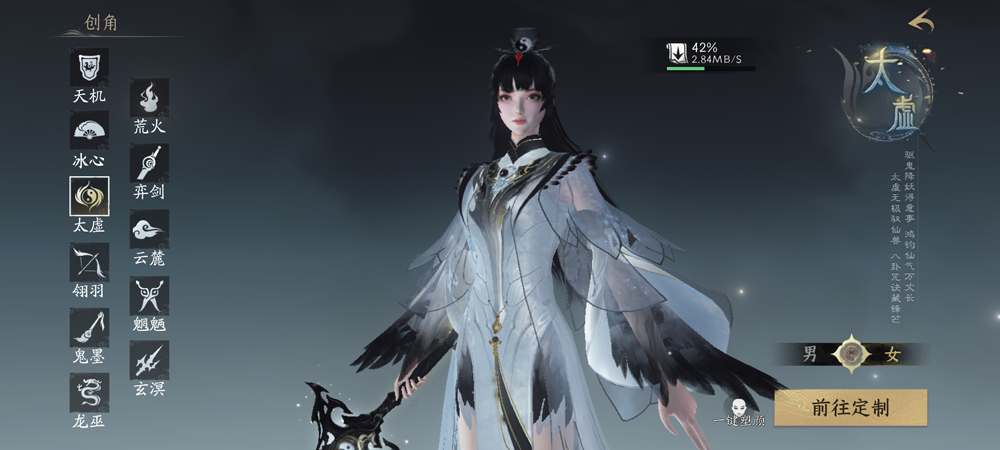Pick the 云麓 cloud class
Image resolution: width=1000 pixels, height=450 pixels.
[149, 229]
